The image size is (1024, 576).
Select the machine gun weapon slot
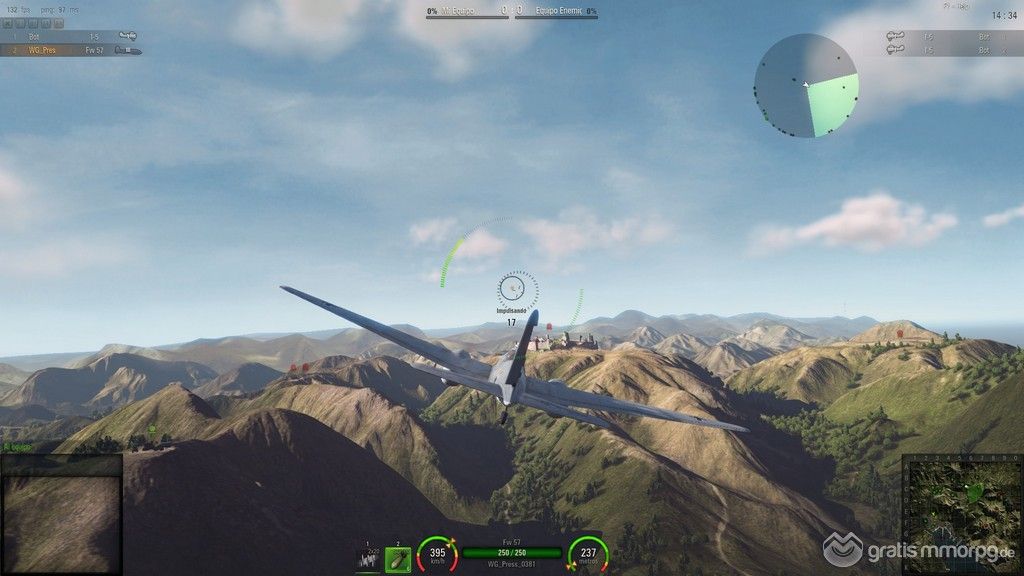368,559
